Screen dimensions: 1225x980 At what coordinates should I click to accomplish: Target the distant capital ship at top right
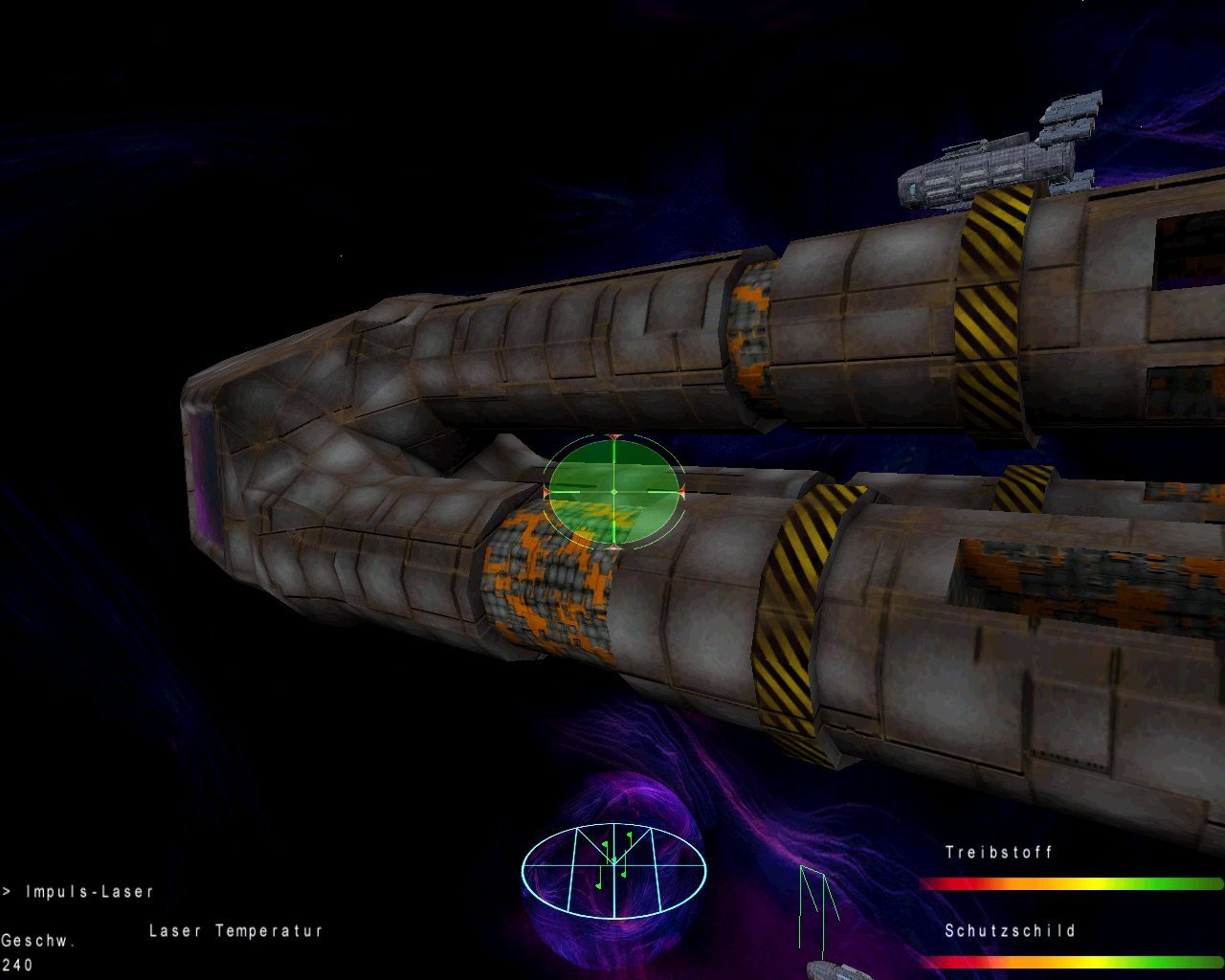tap(995, 153)
